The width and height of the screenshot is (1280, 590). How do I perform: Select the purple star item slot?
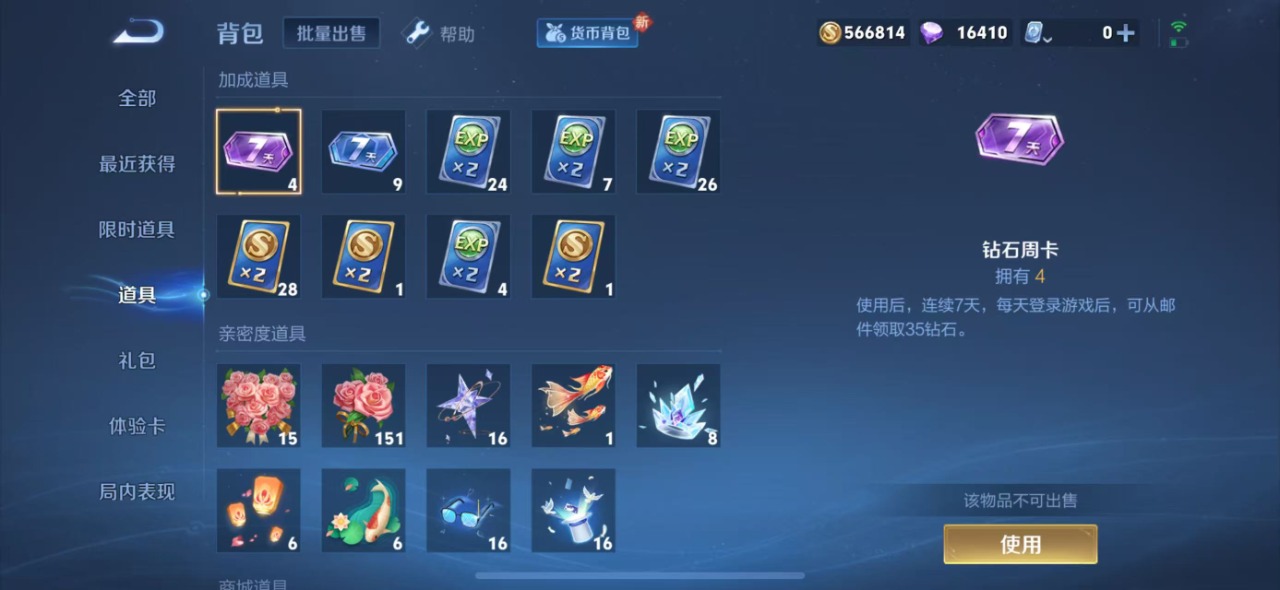tap(468, 405)
